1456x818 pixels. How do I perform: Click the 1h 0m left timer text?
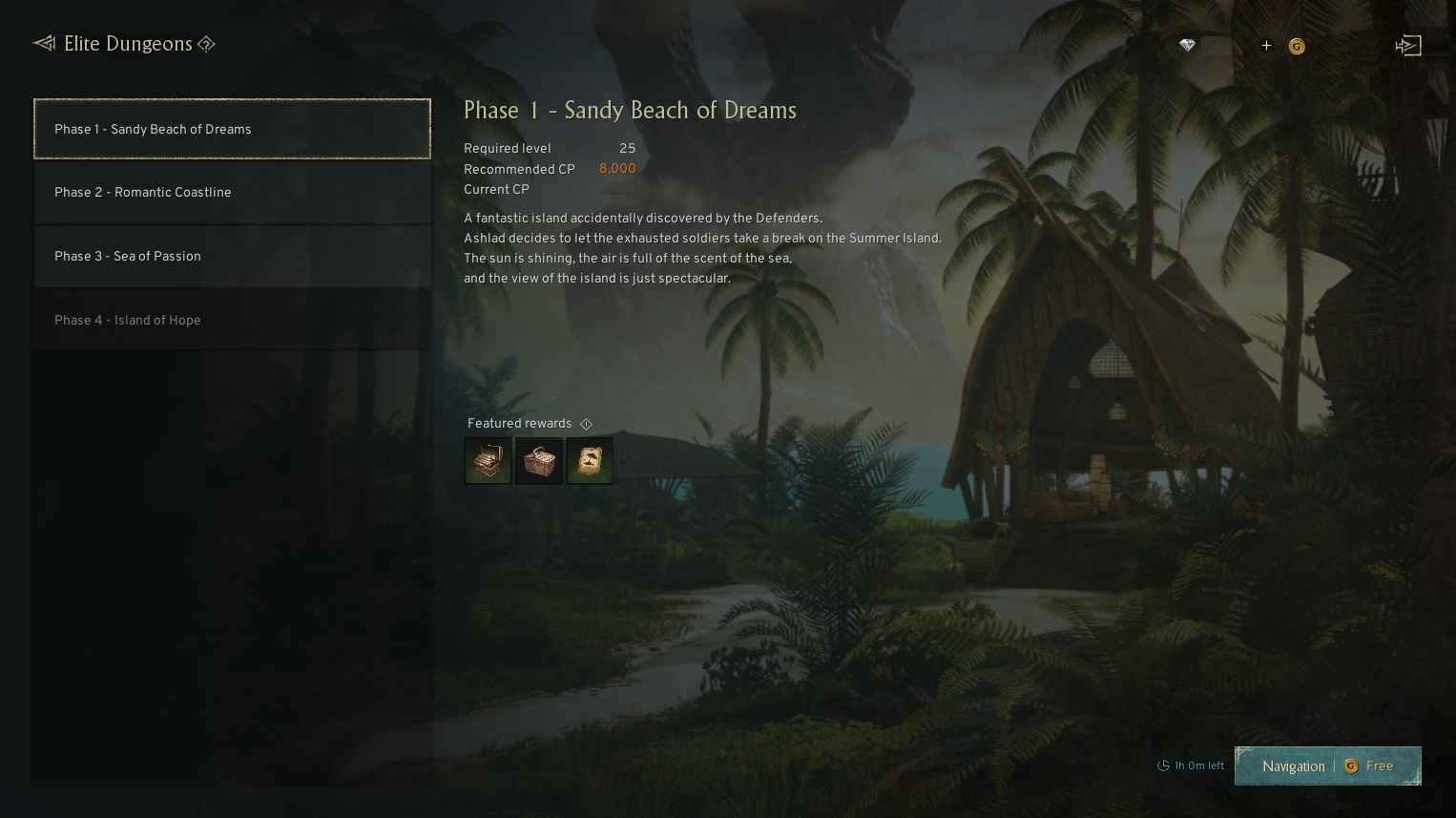pos(1197,766)
